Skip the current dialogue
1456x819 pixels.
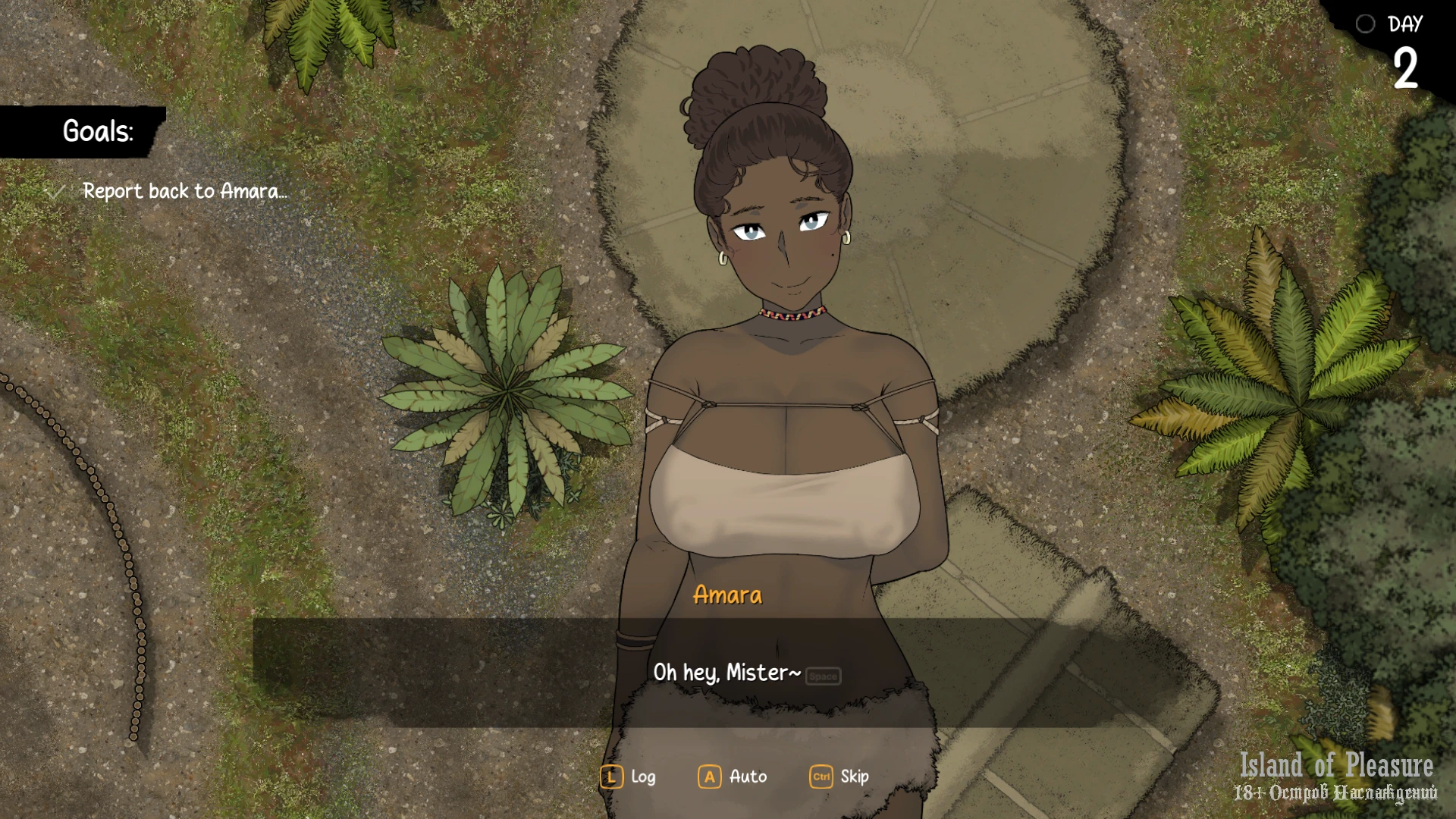pos(839,777)
